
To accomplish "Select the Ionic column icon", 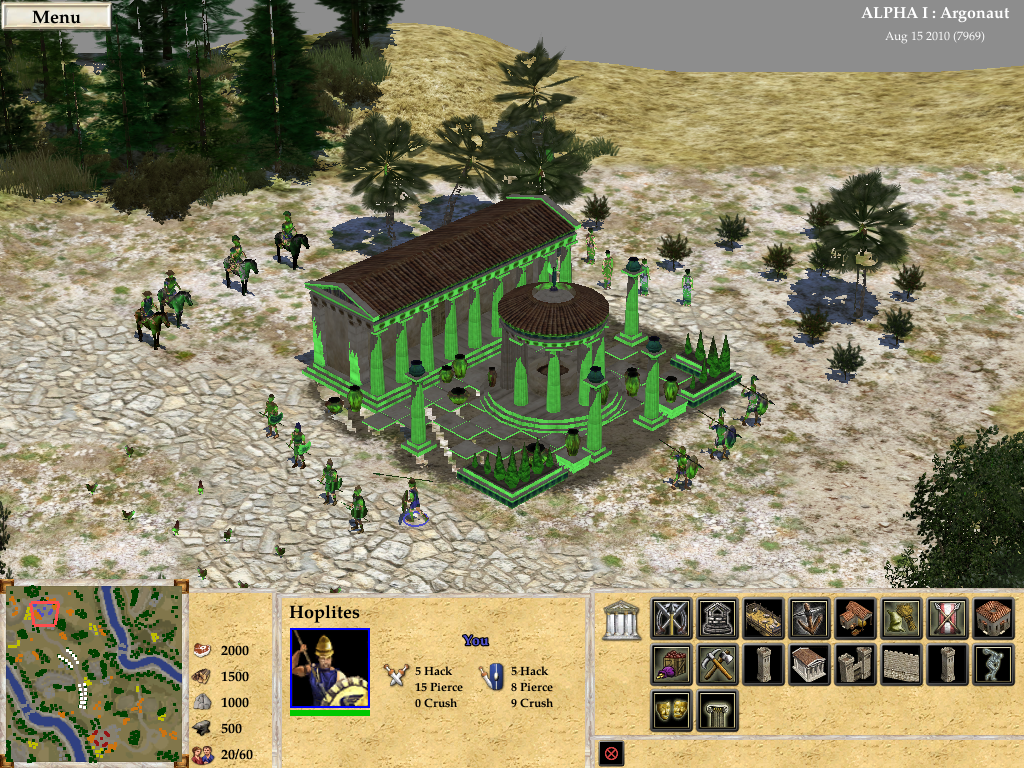I will coord(717,711).
